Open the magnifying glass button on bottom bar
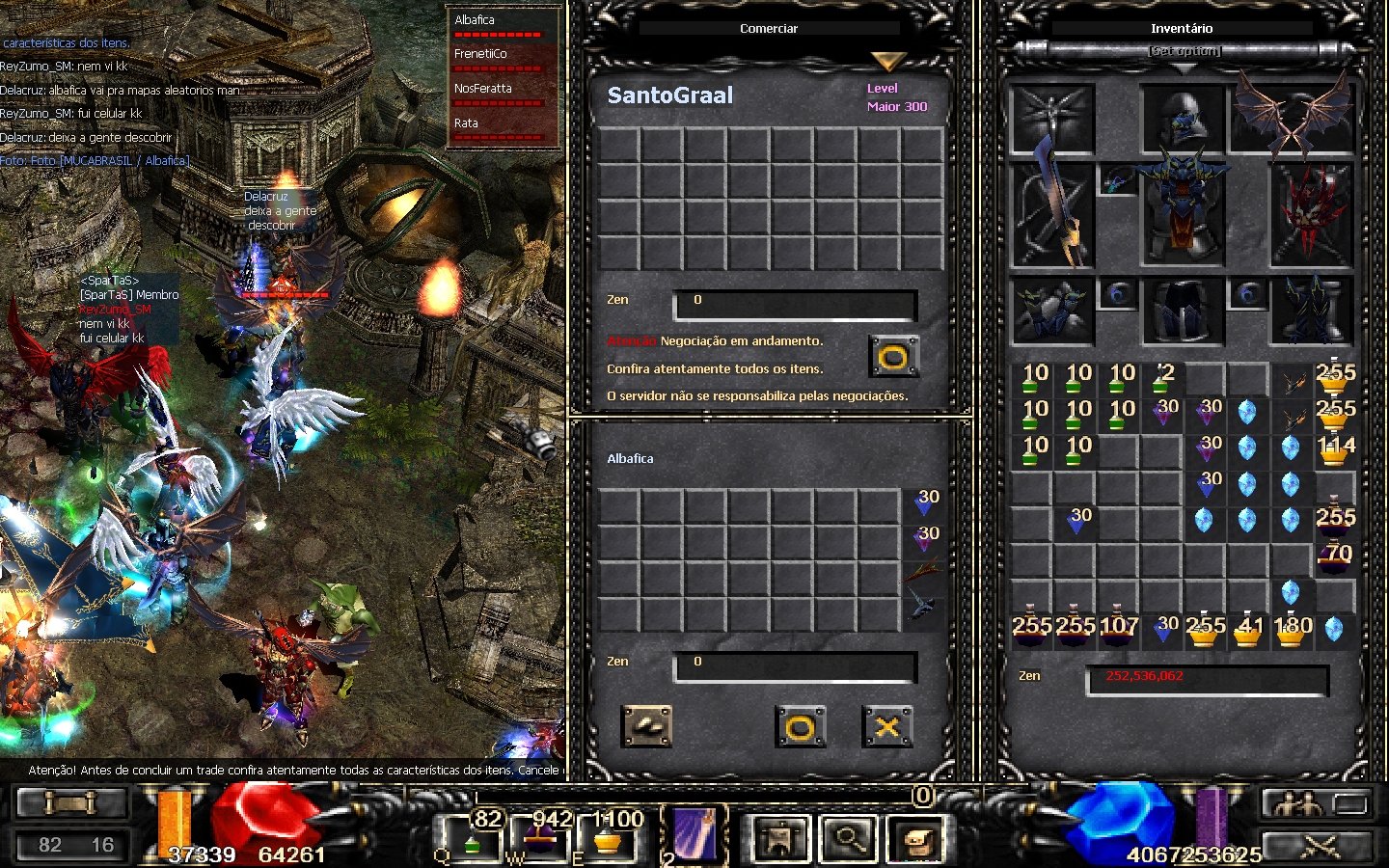Screen dimensions: 1389x868 849,839
